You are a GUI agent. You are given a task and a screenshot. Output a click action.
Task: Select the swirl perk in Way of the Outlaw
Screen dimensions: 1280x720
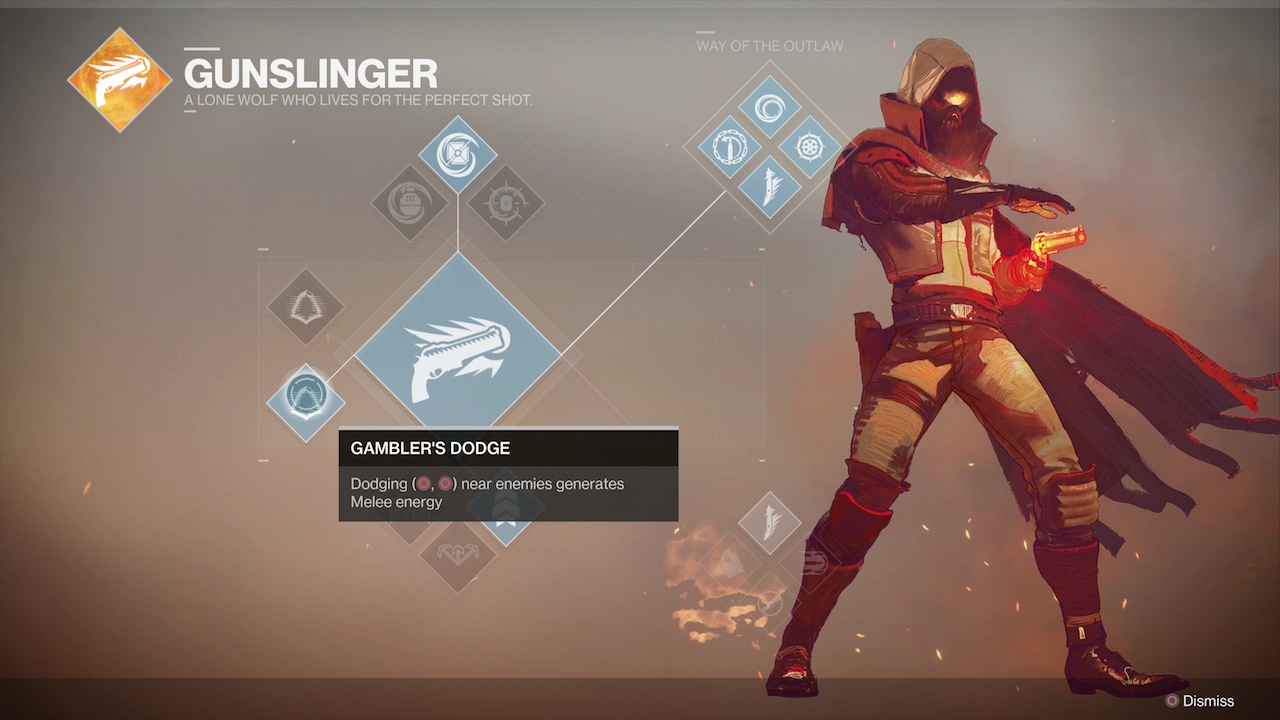769,107
